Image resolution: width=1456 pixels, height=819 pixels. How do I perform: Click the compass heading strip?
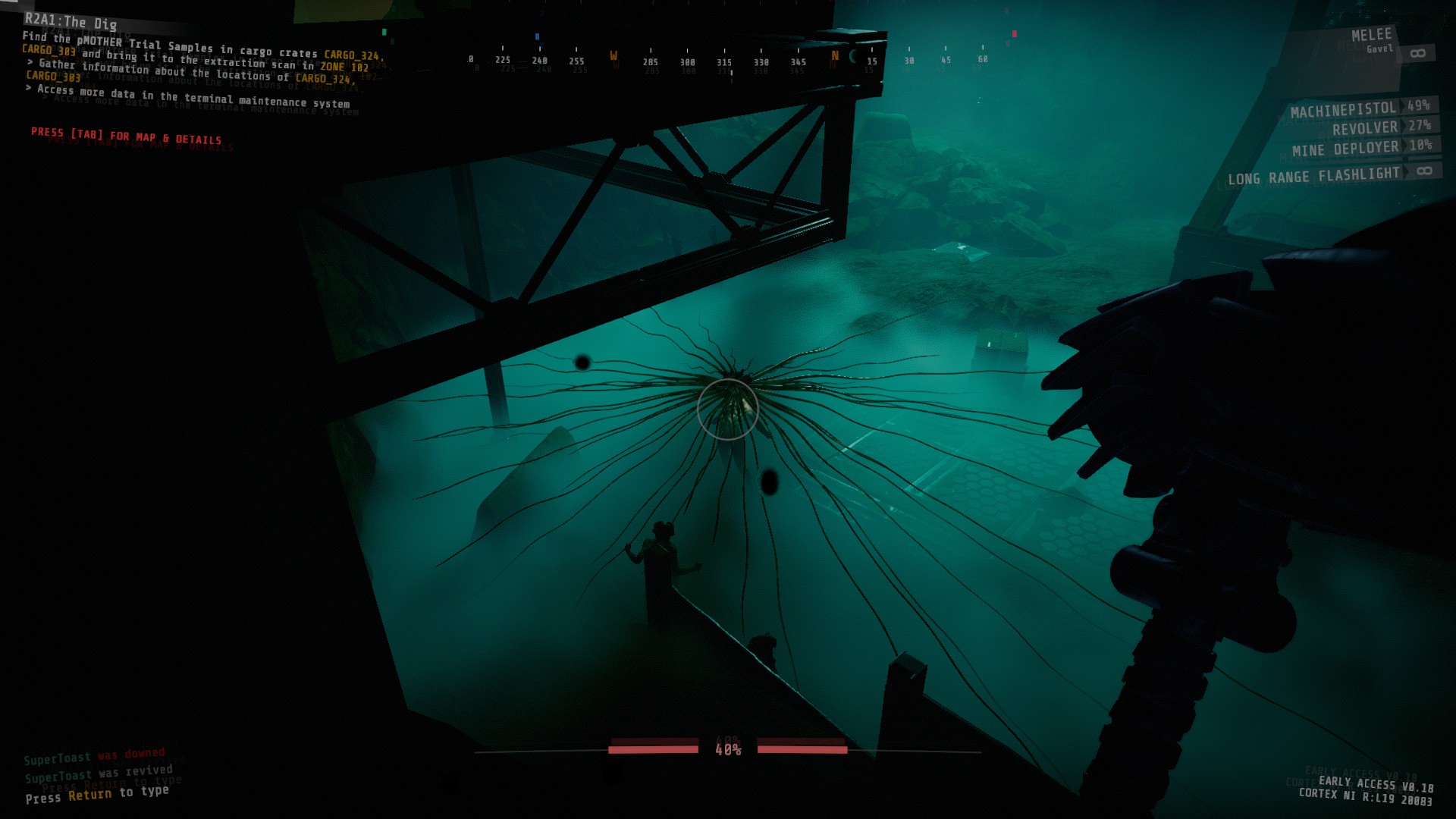(726, 61)
